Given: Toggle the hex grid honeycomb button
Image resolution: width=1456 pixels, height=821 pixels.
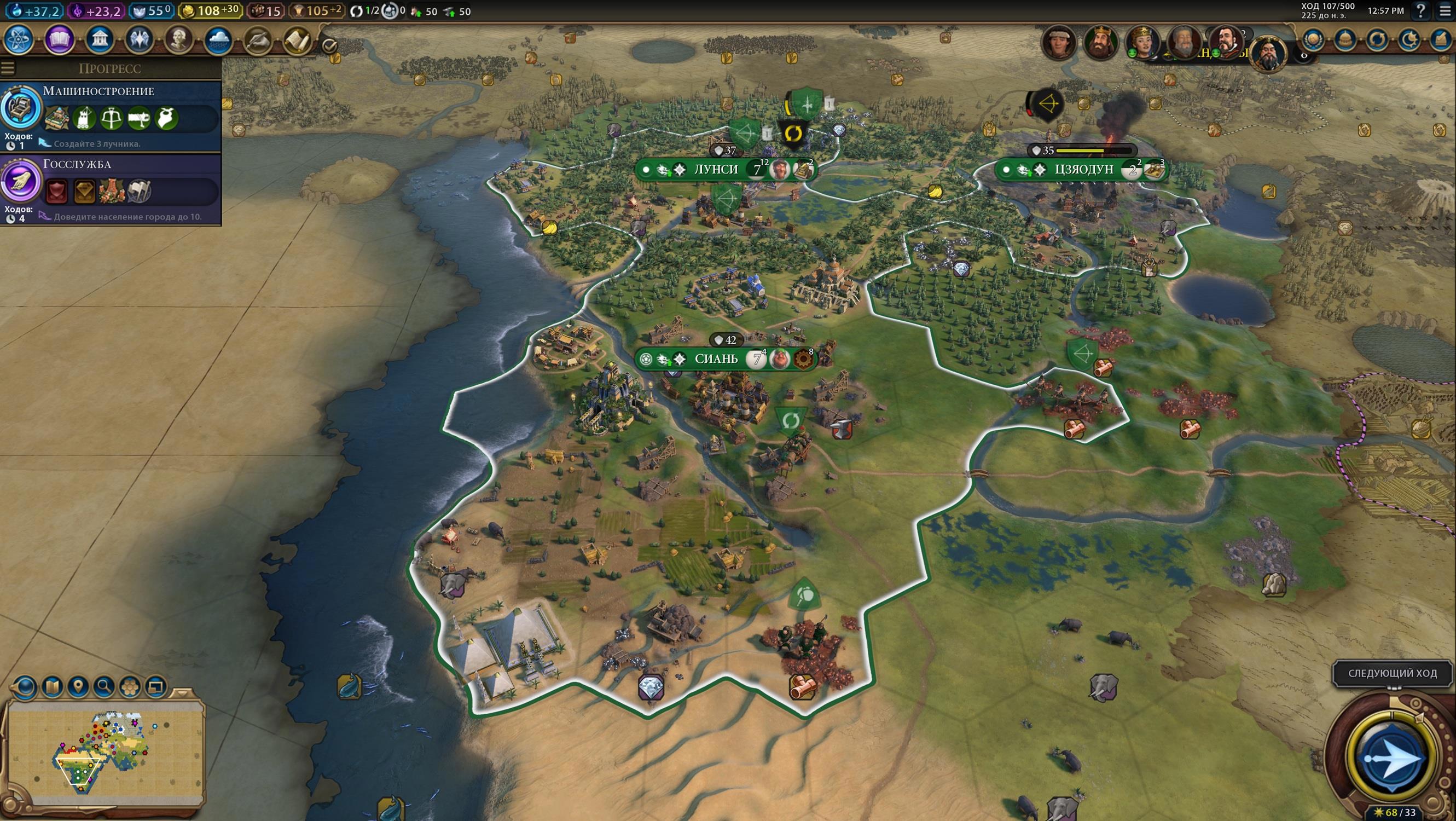Looking at the screenshot, I should pos(130,687).
